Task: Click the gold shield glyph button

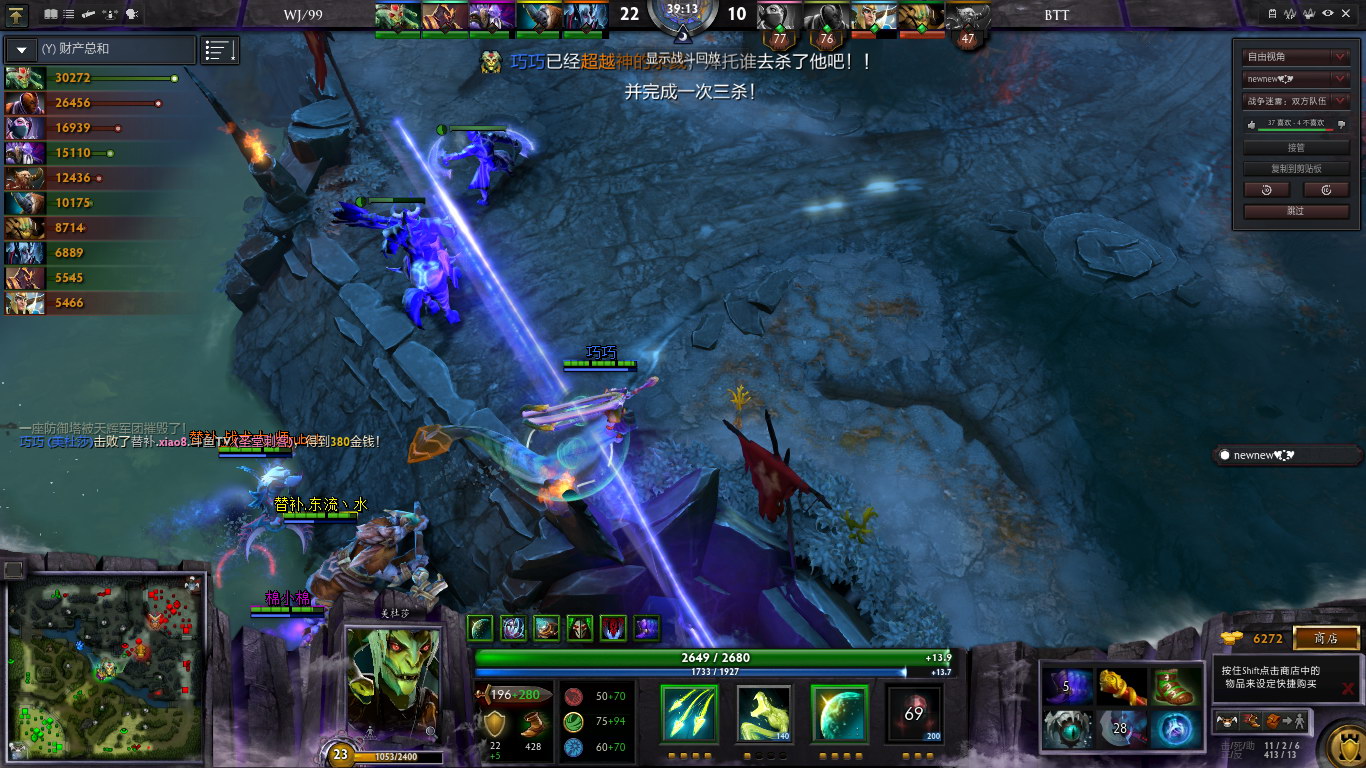Action: (1343, 745)
